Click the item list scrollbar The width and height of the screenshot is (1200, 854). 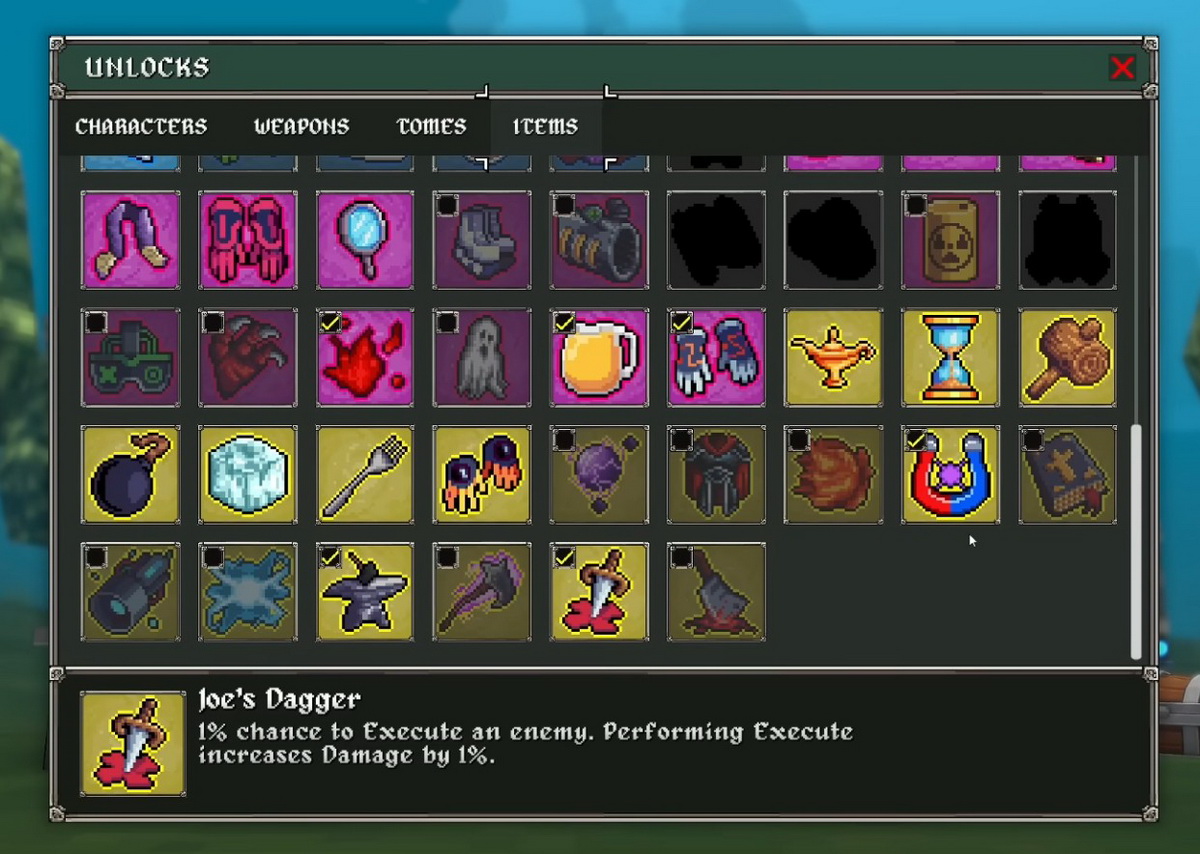pyautogui.click(x=1135, y=540)
